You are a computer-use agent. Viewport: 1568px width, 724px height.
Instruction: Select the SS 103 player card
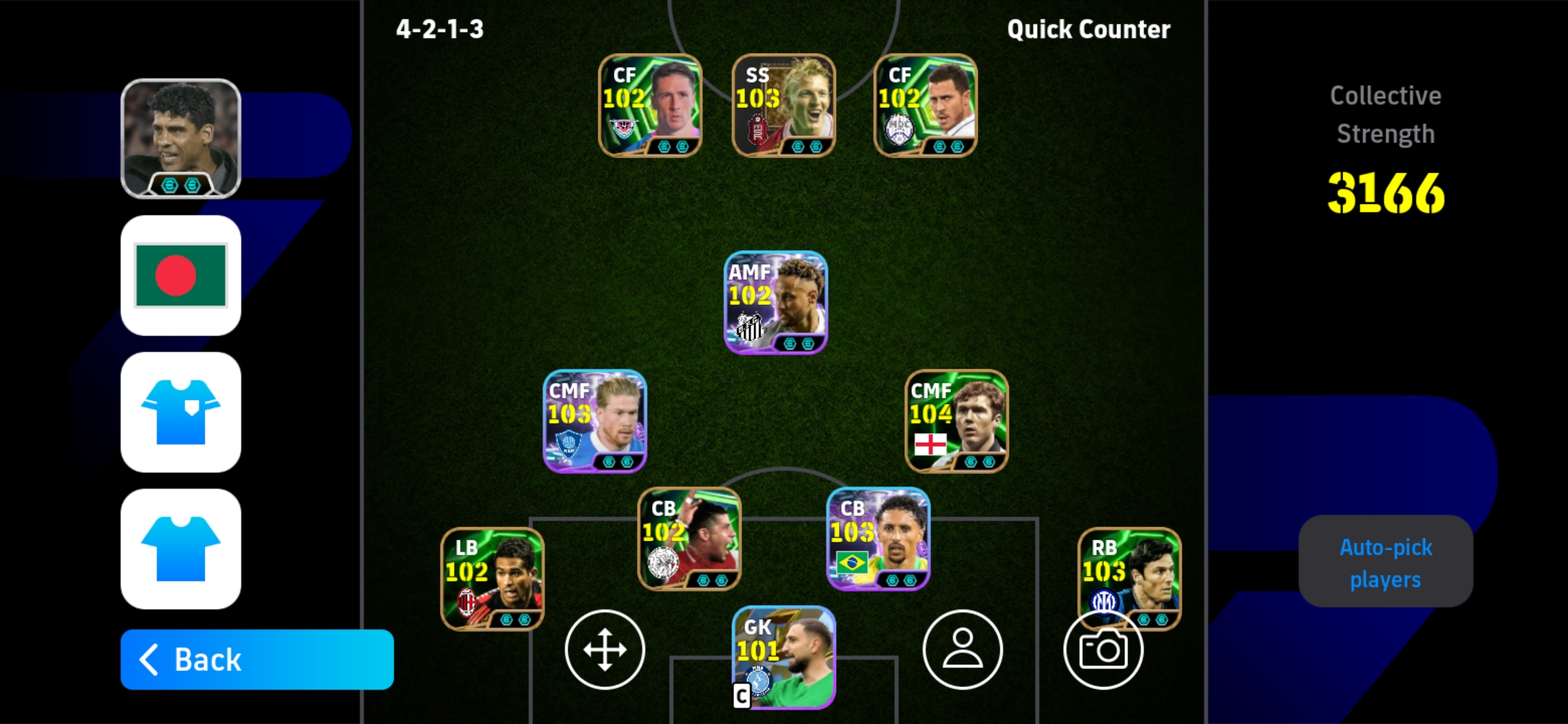coord(783,105)
